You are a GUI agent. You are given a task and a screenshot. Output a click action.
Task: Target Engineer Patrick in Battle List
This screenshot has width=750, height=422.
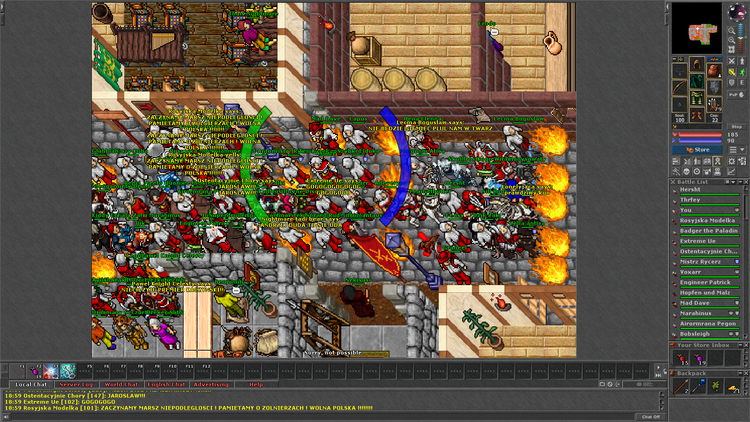[x=706, y=282]
